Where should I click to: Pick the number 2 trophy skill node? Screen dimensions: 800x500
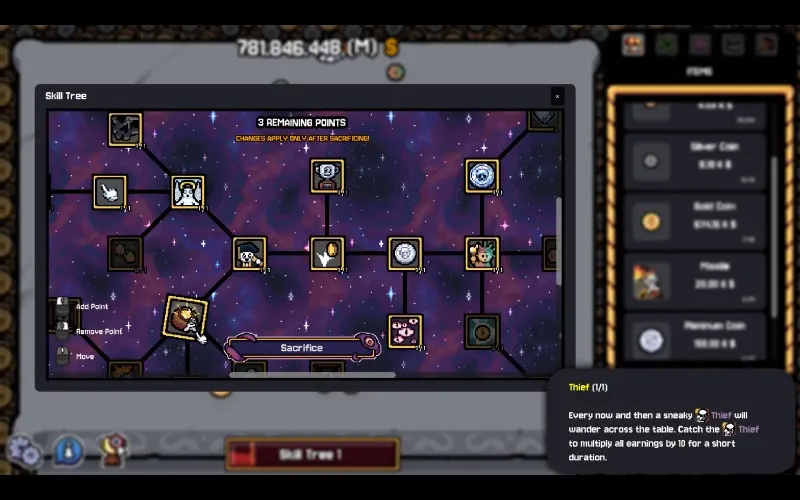[x=327, y=176]
